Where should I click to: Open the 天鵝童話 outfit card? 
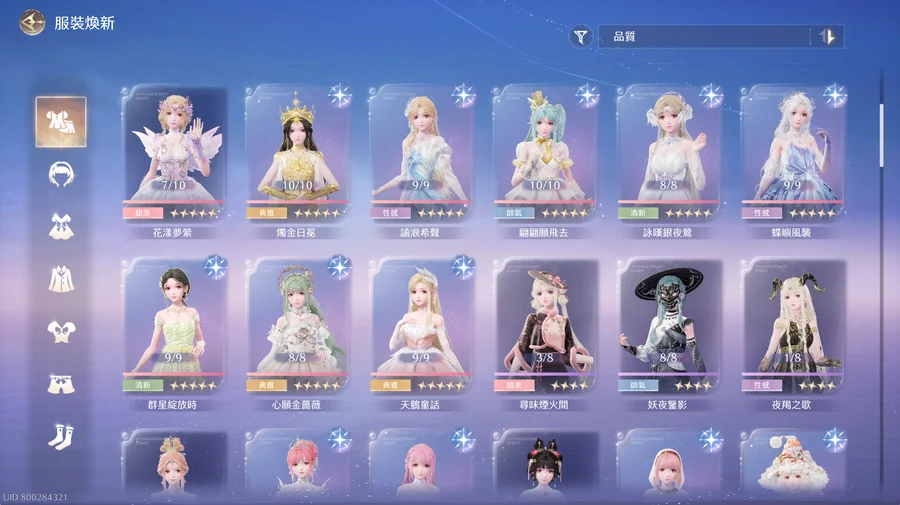(421, 326)
